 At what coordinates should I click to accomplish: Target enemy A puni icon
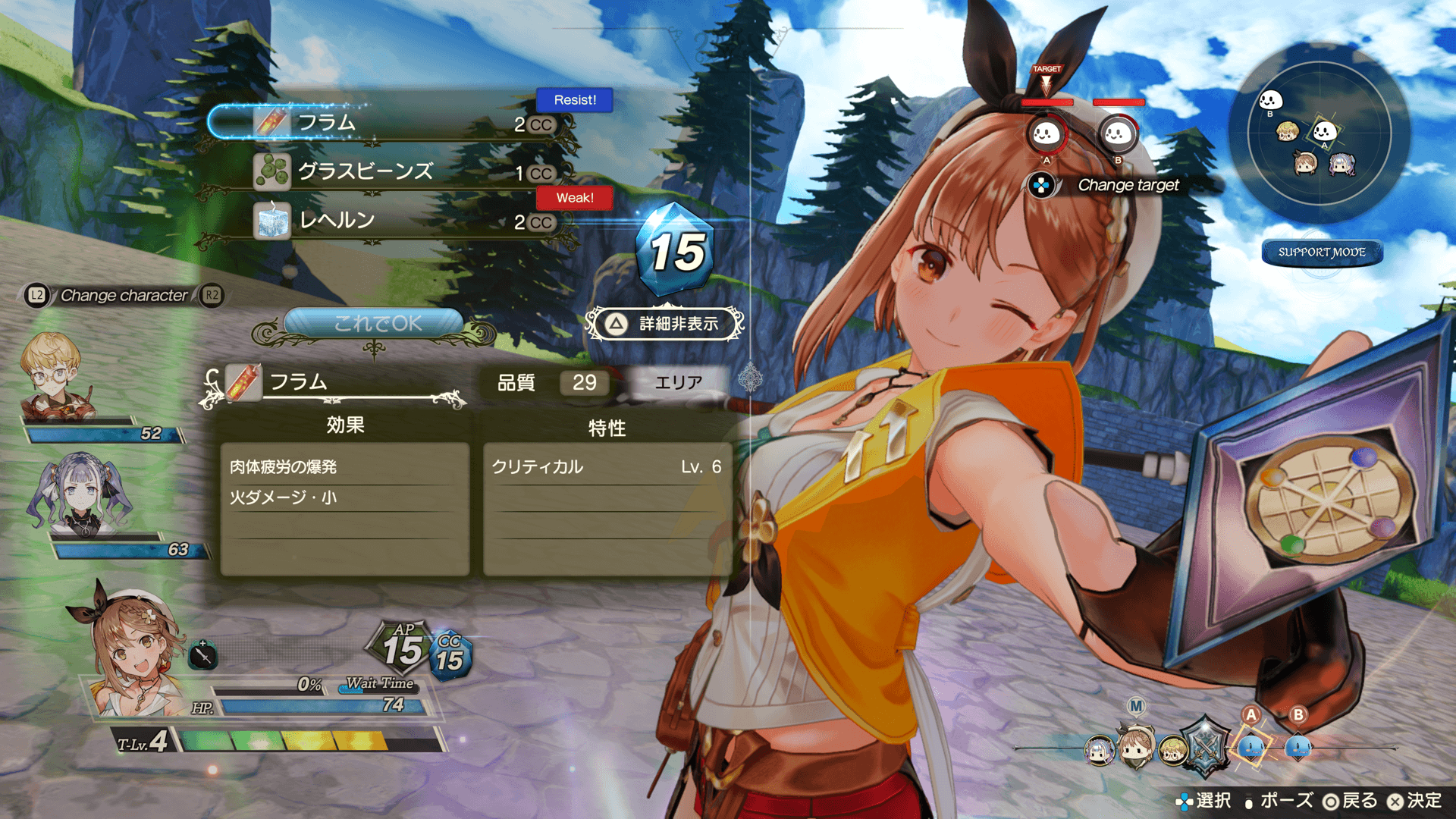[x=1046, y=134]
